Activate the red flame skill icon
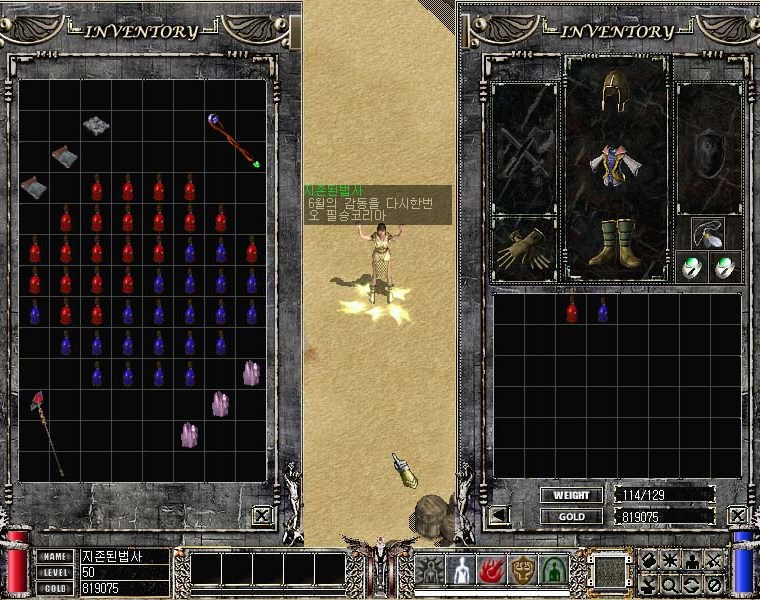760x600 pixels. tap(492, 570)
